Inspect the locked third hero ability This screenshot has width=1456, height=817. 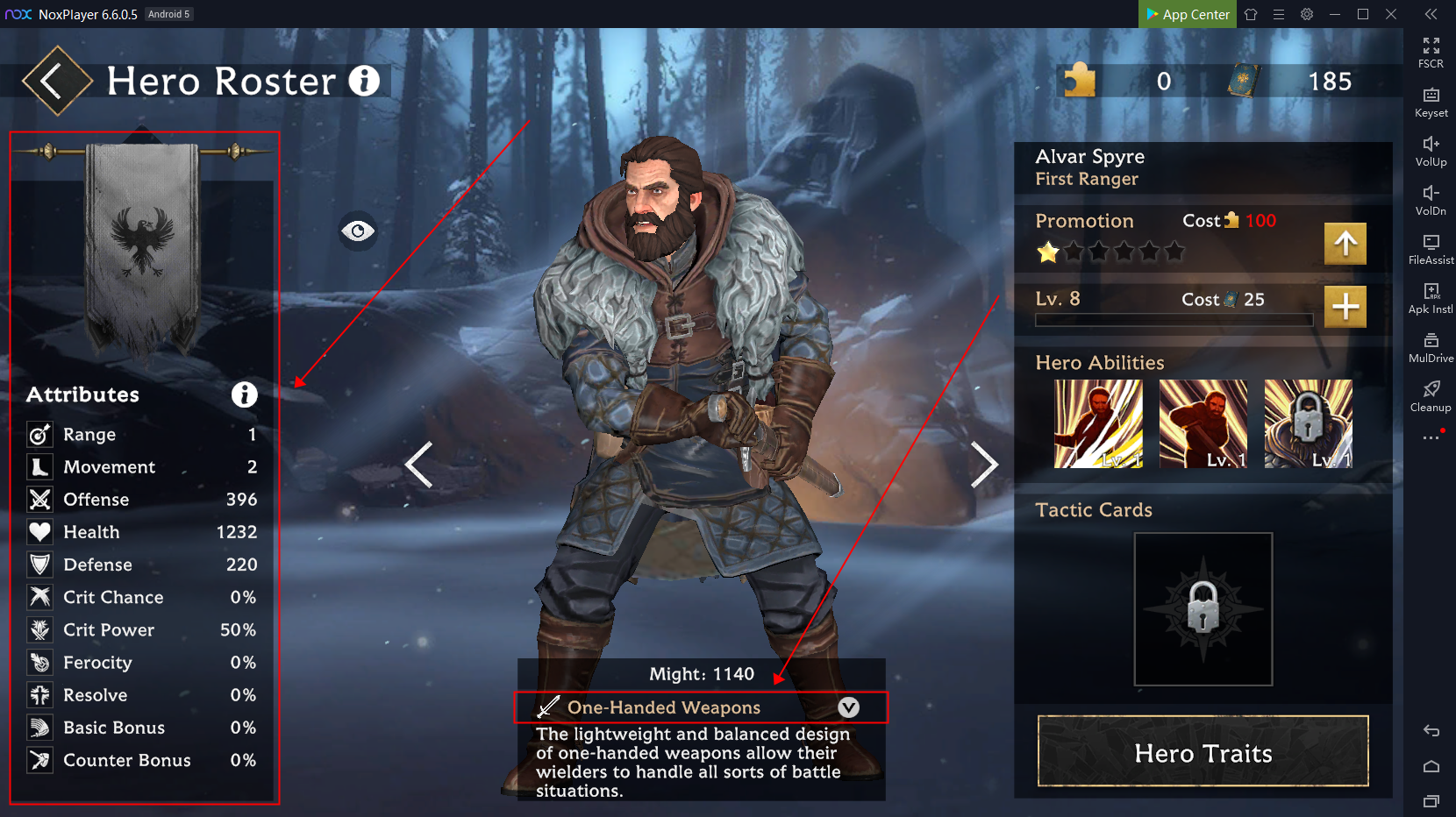pyautogui.click(x=1308, y=423)
